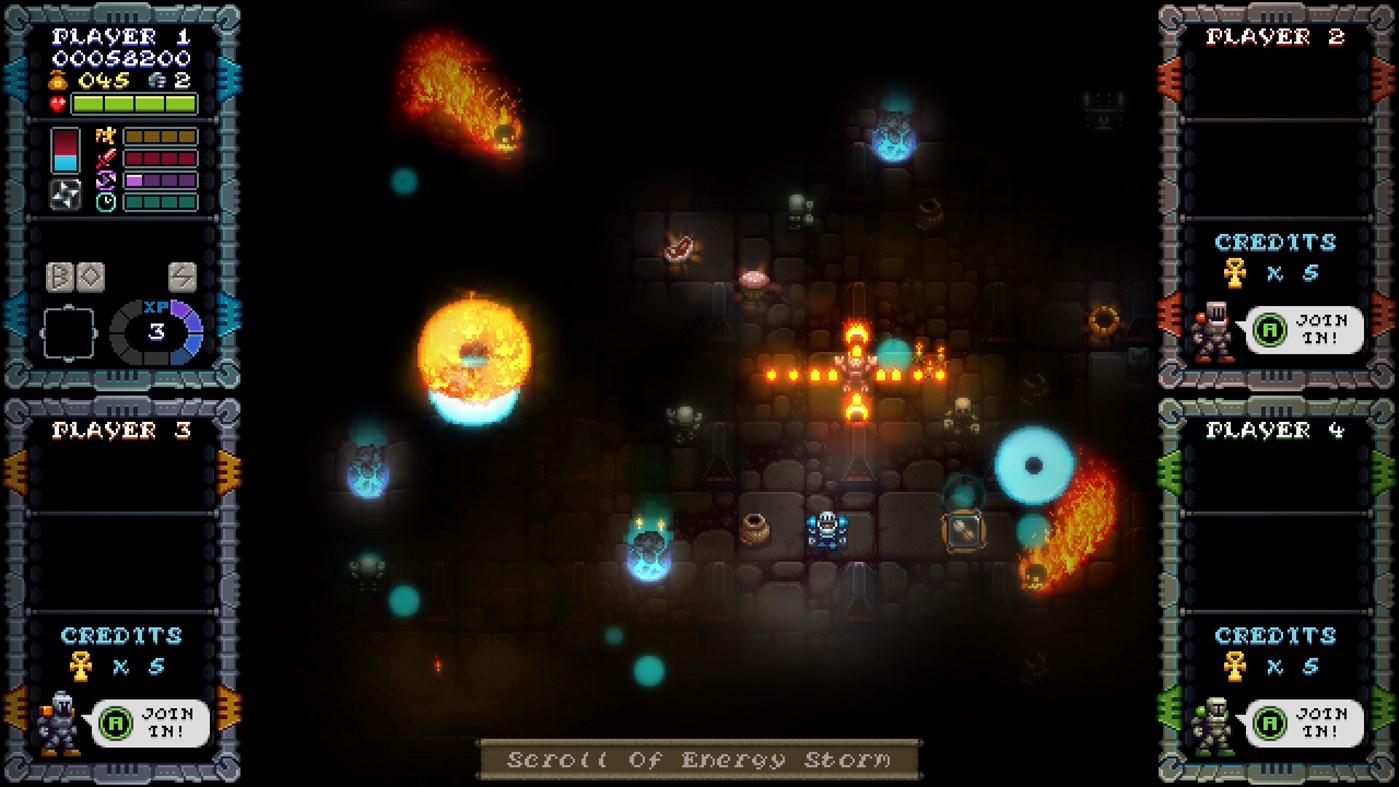The width and height of the screenshot is (1399, 787).
Task: Select the clock stat icon
Action: [106, 200]
